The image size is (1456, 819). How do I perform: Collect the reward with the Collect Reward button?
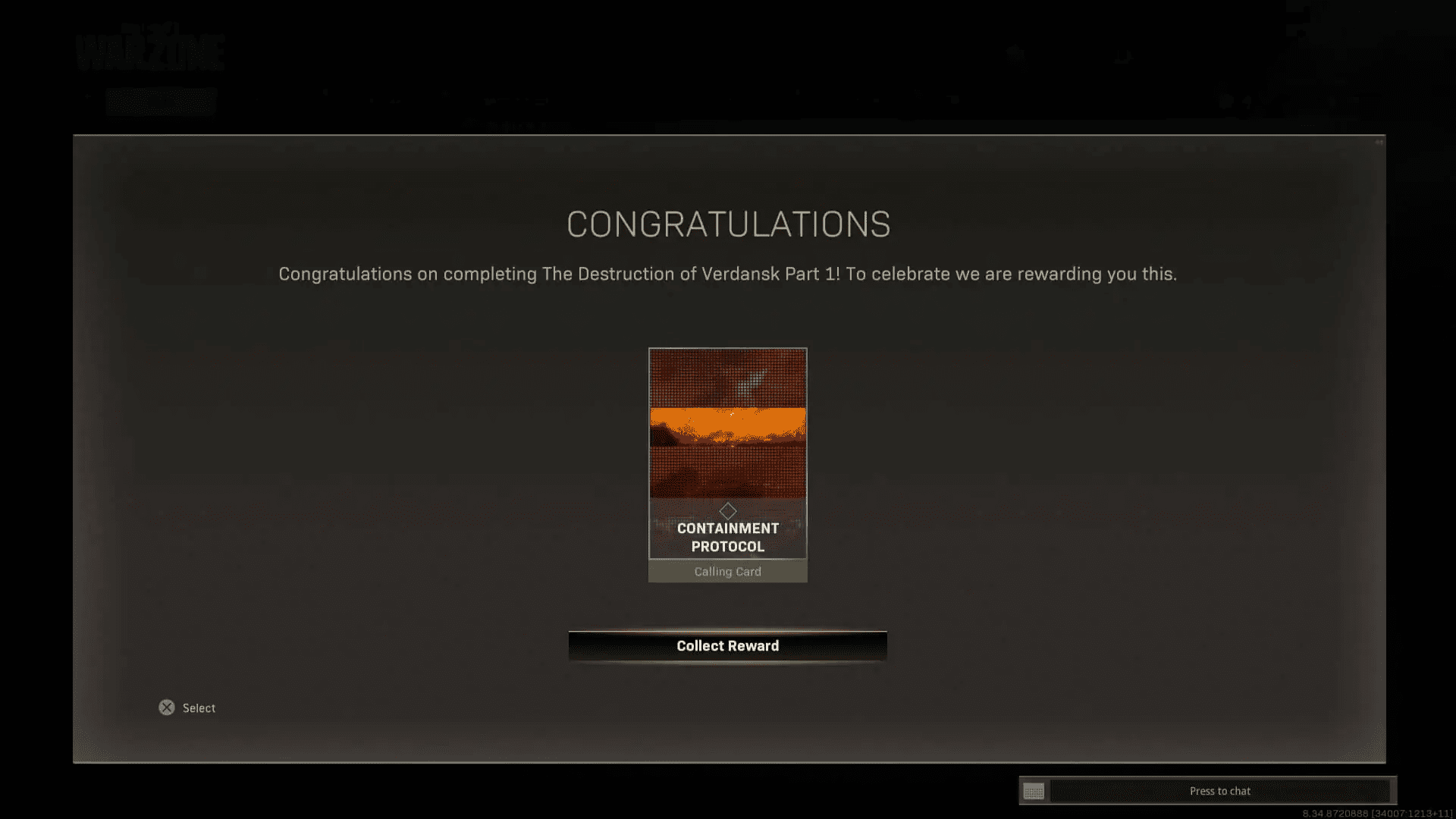tap(727, 646)
